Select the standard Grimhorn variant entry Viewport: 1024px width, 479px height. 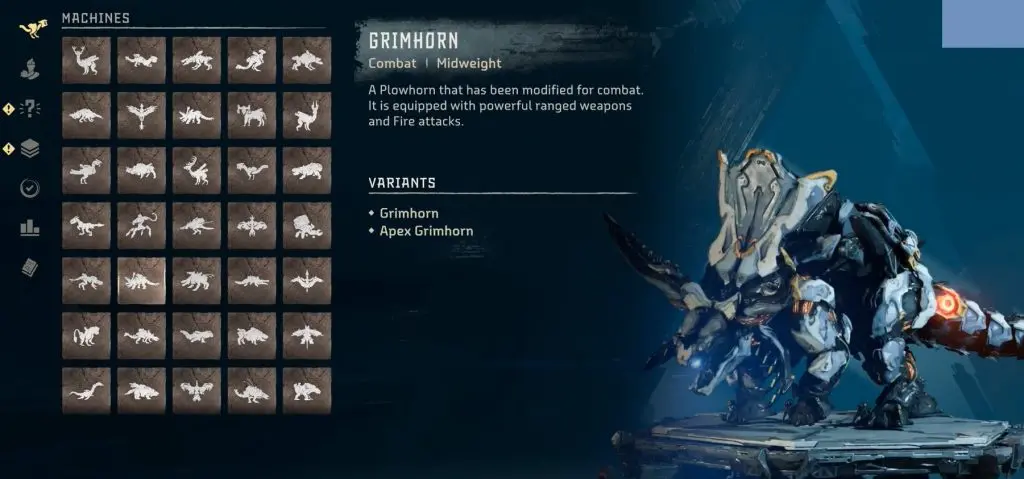click(x=409, y=213)
